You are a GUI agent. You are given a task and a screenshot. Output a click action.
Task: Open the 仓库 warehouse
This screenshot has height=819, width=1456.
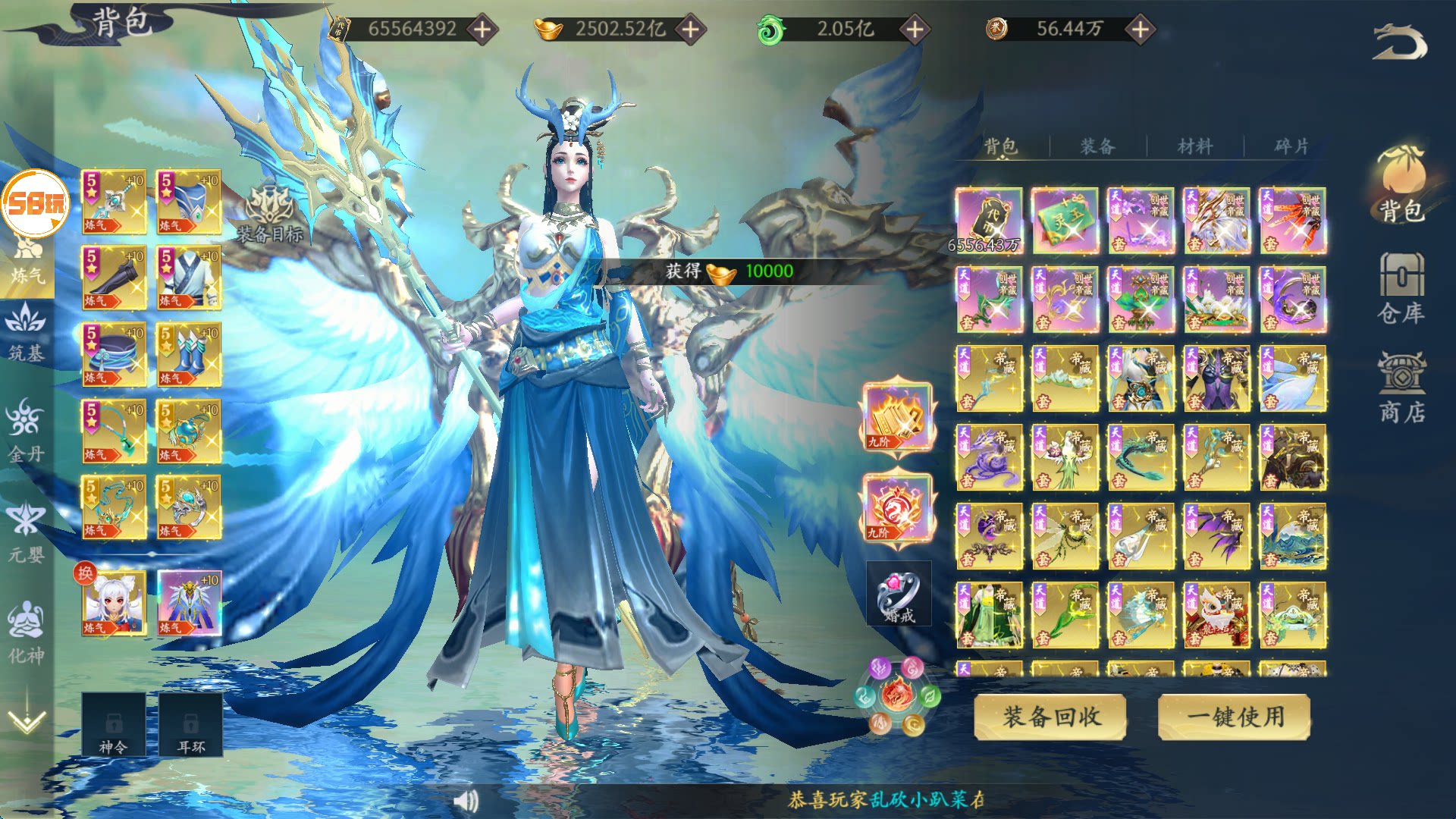click(1401, 288)
